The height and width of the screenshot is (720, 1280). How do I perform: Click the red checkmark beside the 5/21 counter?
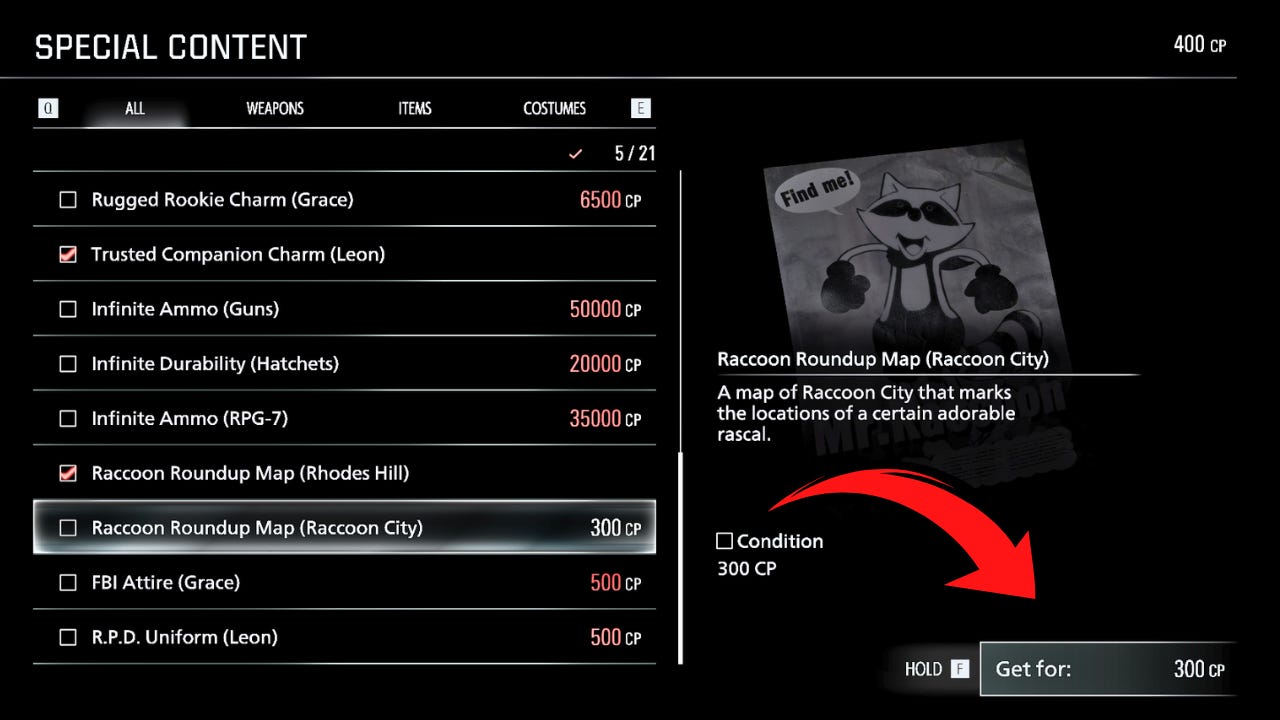click(x=575, y=154)
